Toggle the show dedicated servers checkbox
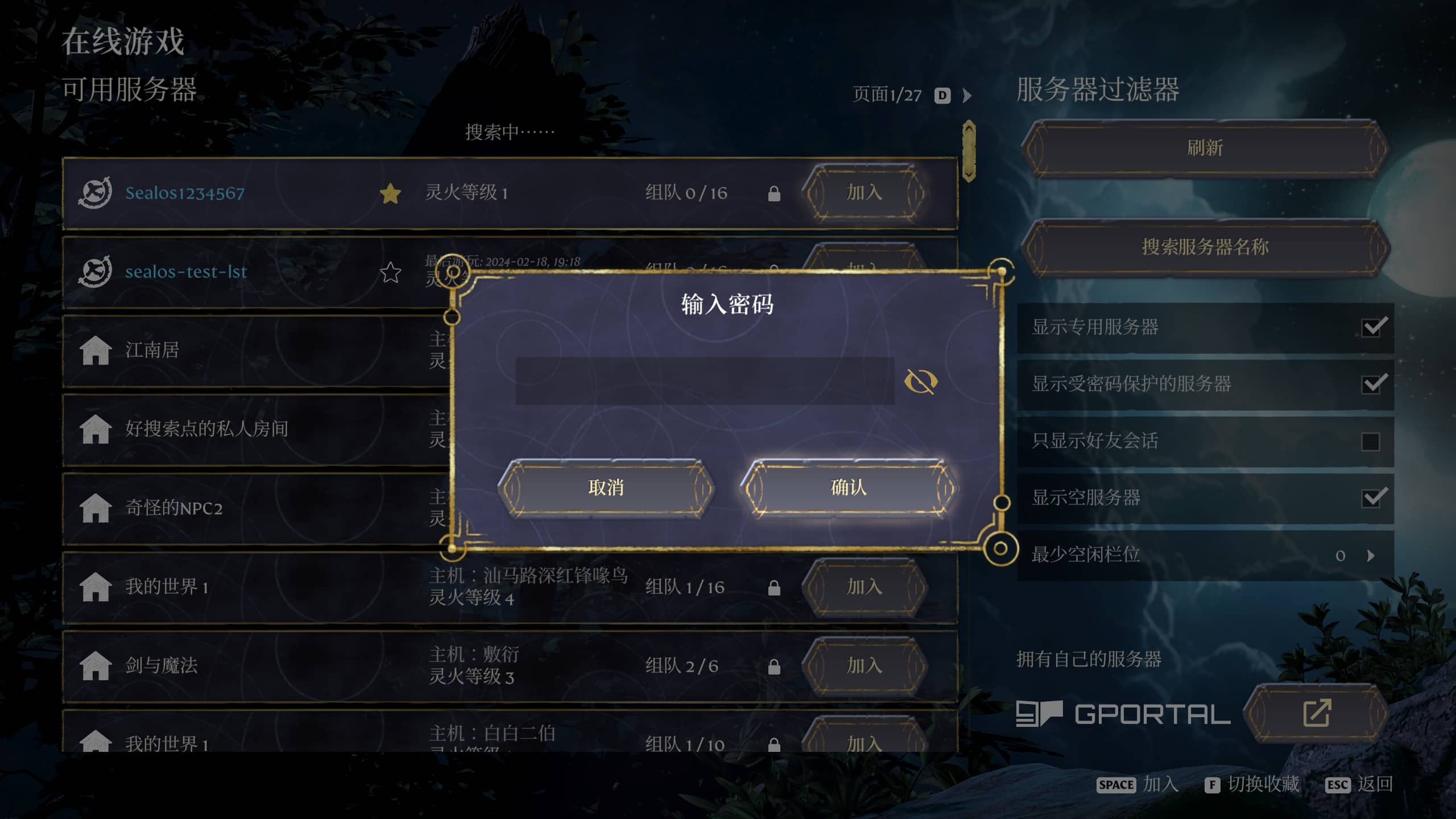The width and height of the screenshot is (1456, 819). 1372,327
